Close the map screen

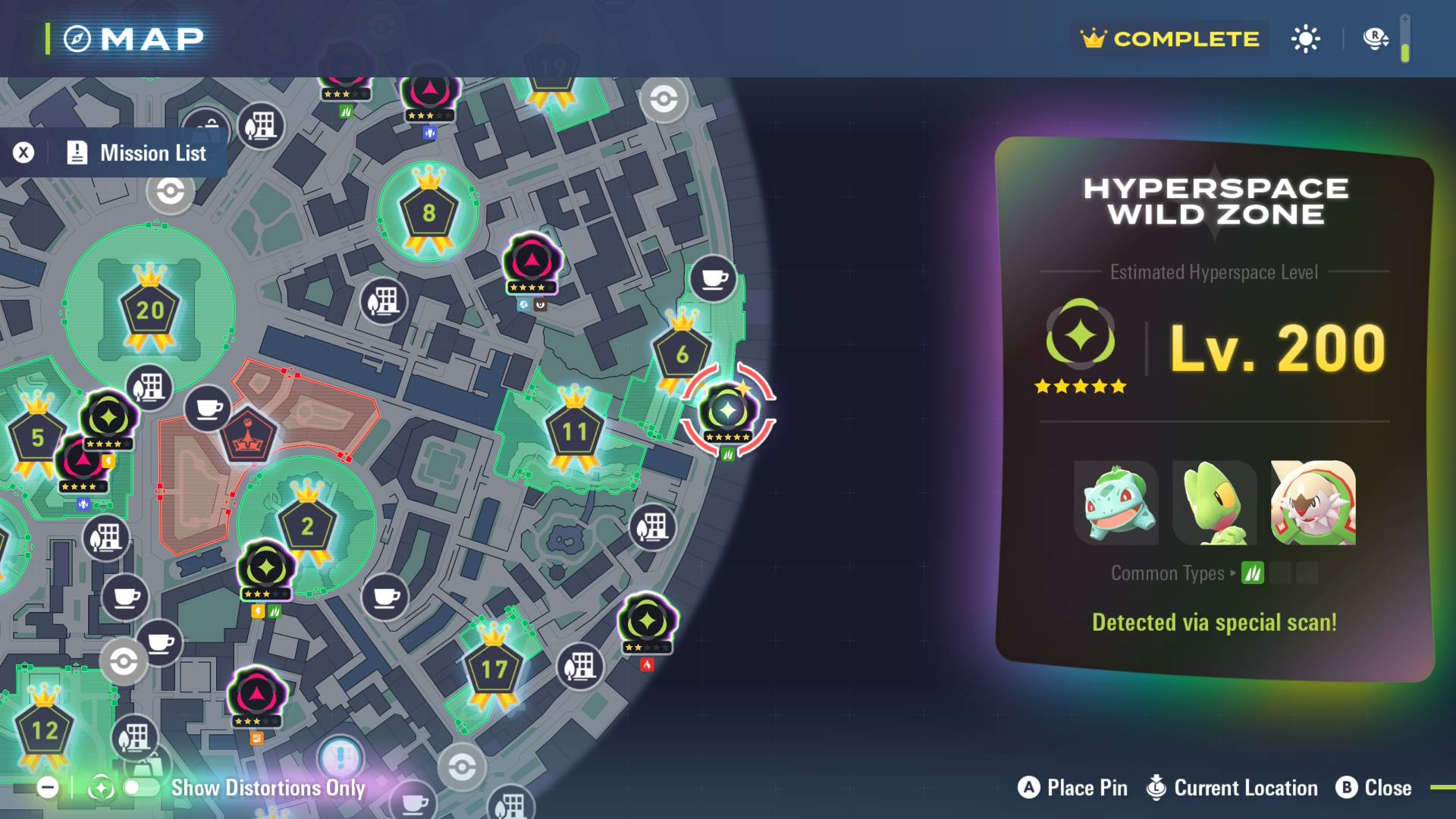click(1373, 788)
